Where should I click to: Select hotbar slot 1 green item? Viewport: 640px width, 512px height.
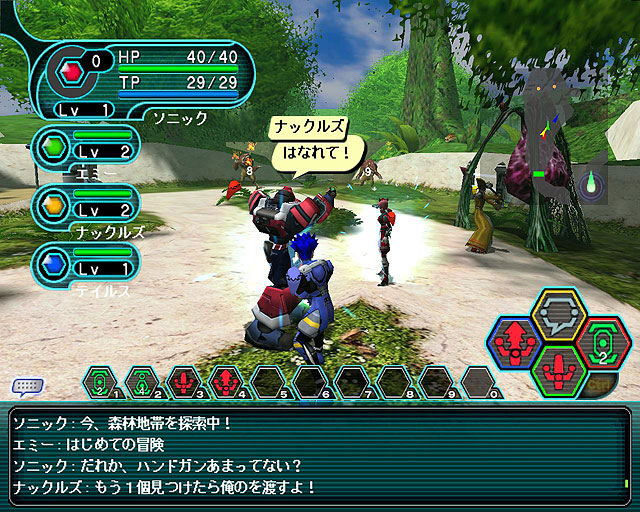pos(98,381)
